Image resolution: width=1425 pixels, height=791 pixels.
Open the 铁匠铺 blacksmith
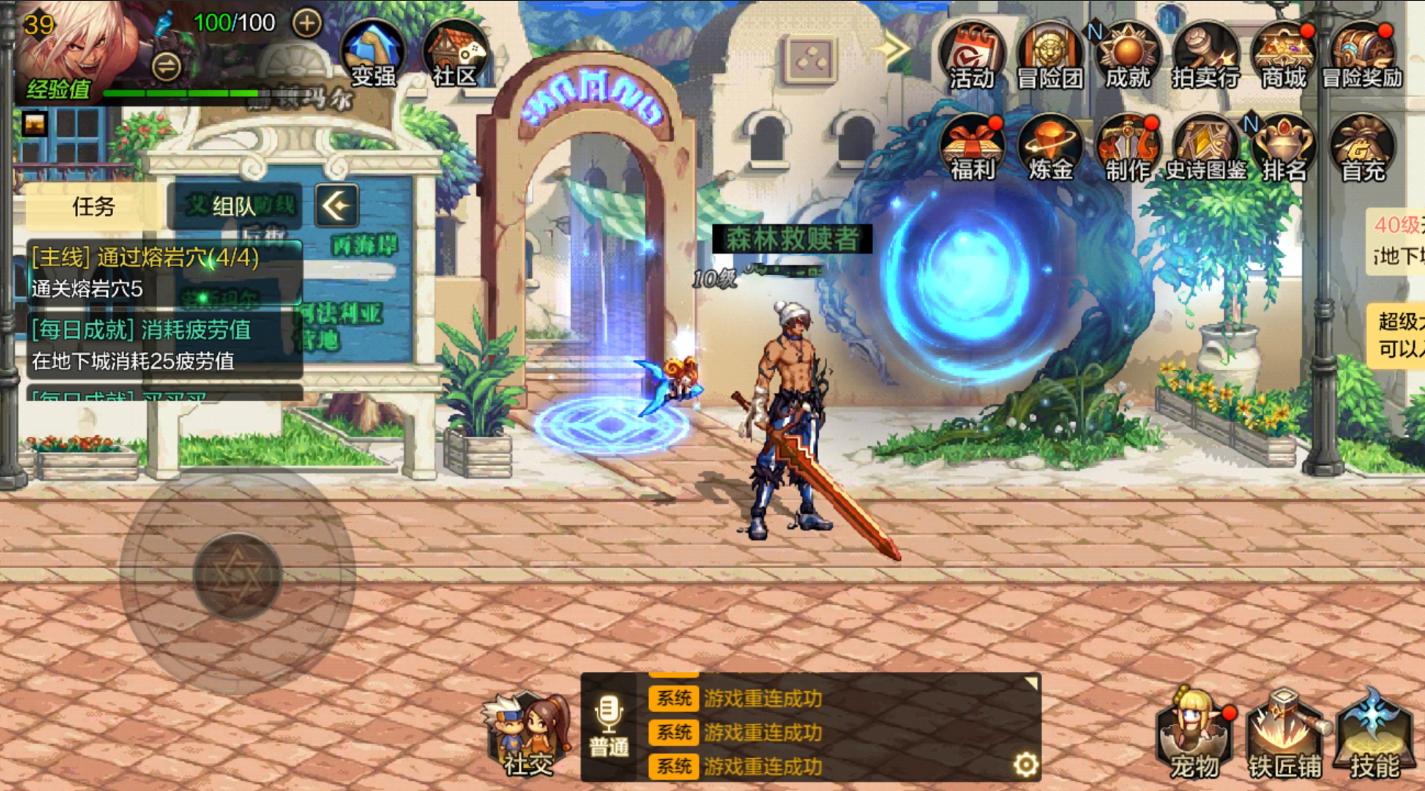[x=1284, y=735]
